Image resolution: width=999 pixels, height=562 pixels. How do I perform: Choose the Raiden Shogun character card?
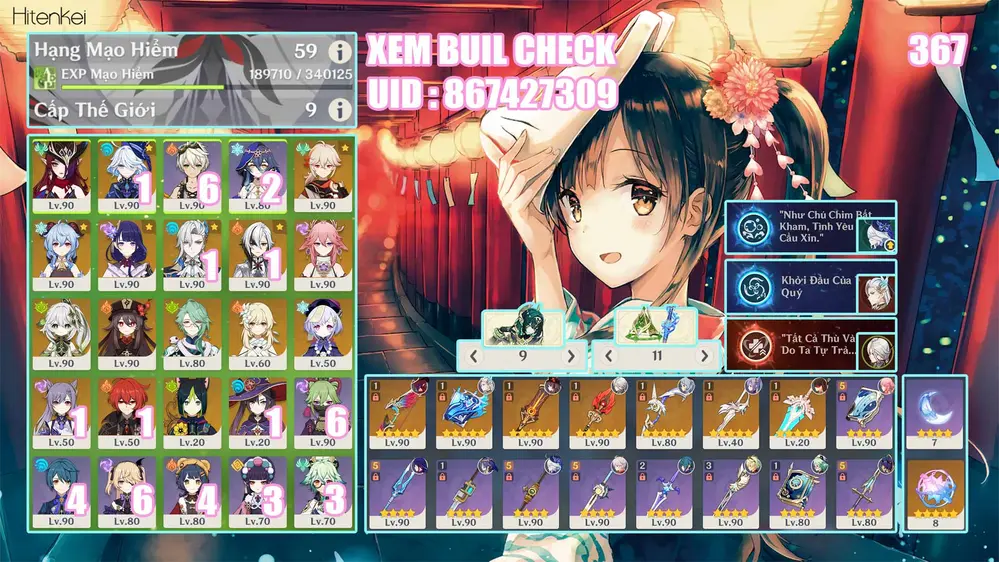click(x=126, y=255)
